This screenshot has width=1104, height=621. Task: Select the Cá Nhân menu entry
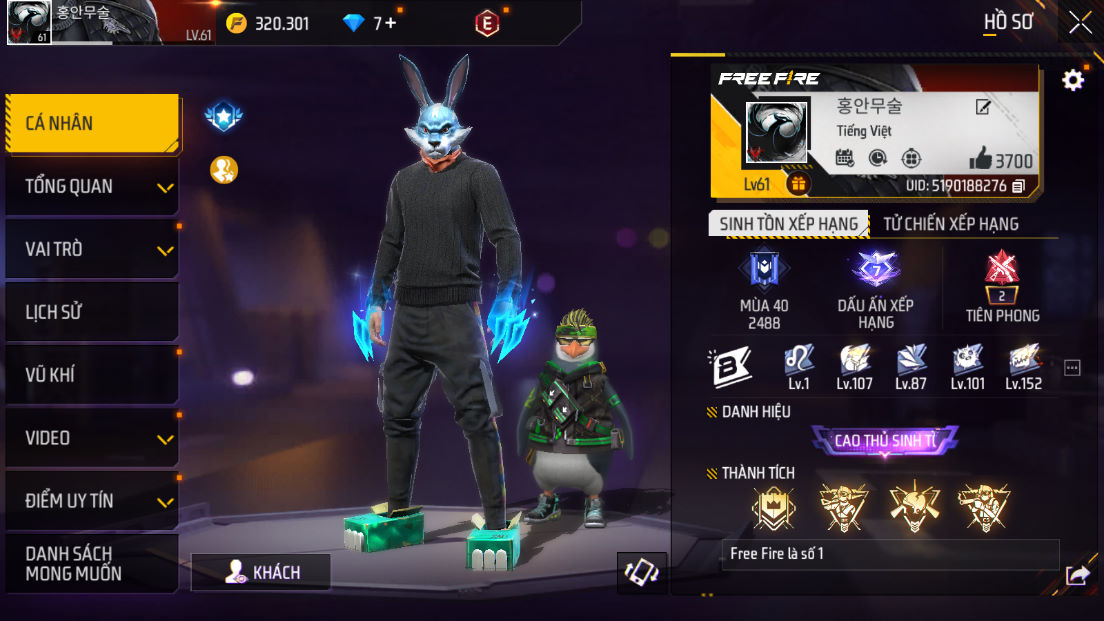pyautogui.click(x=92, y=124)
